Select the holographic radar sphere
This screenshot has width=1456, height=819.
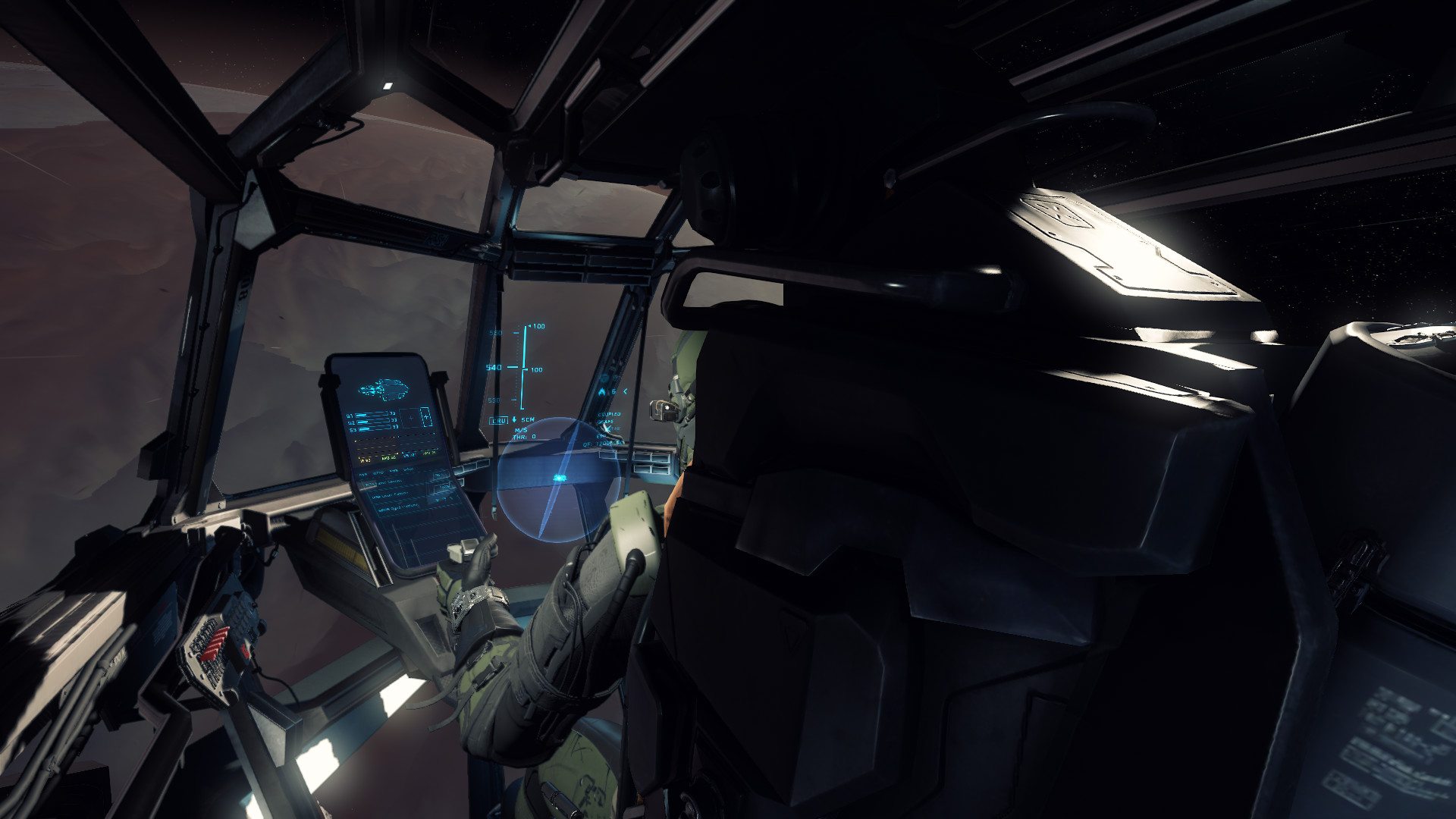(559, 479)
